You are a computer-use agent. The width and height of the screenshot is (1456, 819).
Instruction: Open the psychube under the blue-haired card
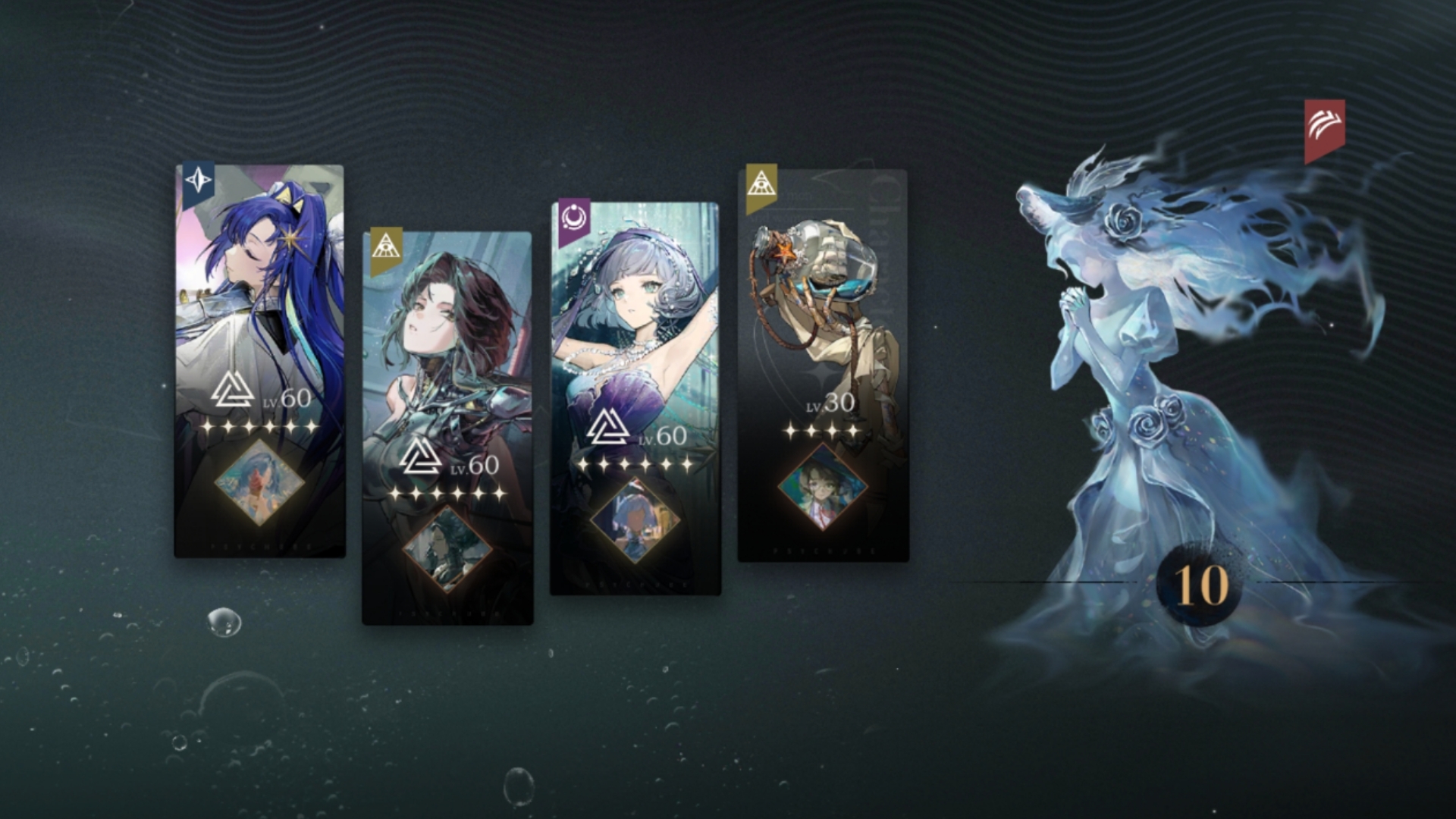tap(259, 483)
